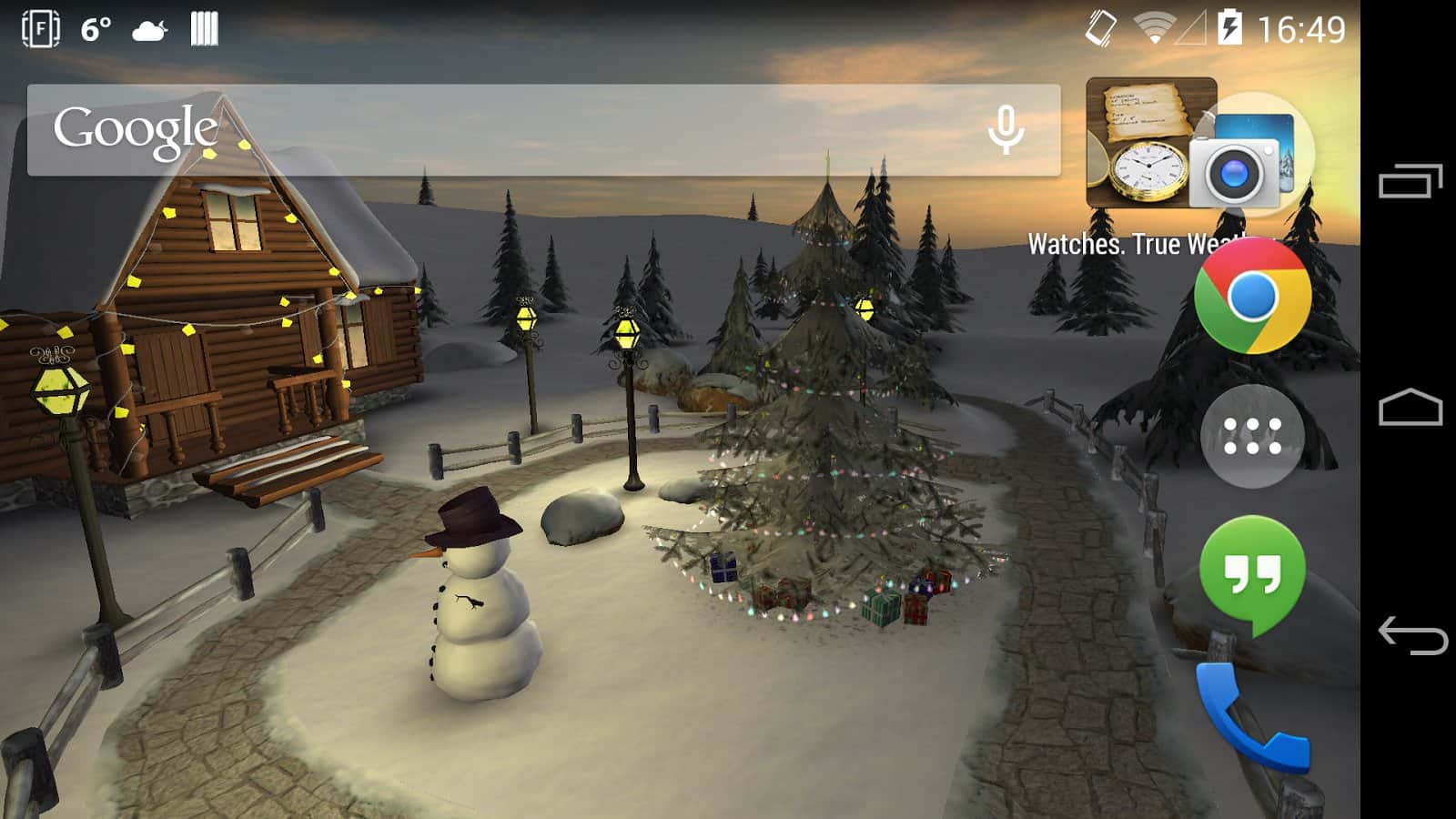
Task: Open the app drawer
Action: pos(1252,436)
